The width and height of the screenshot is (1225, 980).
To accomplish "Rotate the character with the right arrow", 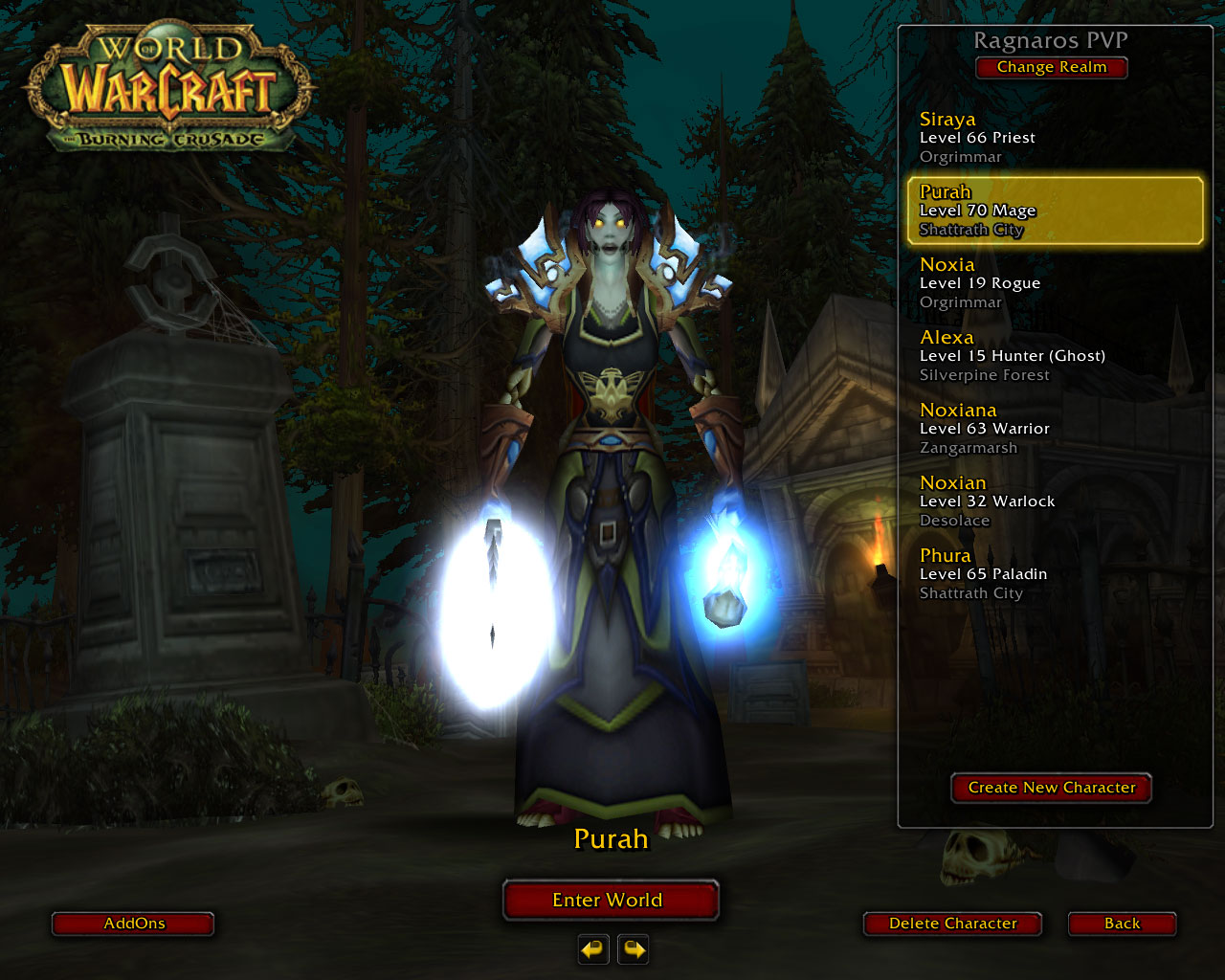I will pyautogui.click(x=634, y=949).
